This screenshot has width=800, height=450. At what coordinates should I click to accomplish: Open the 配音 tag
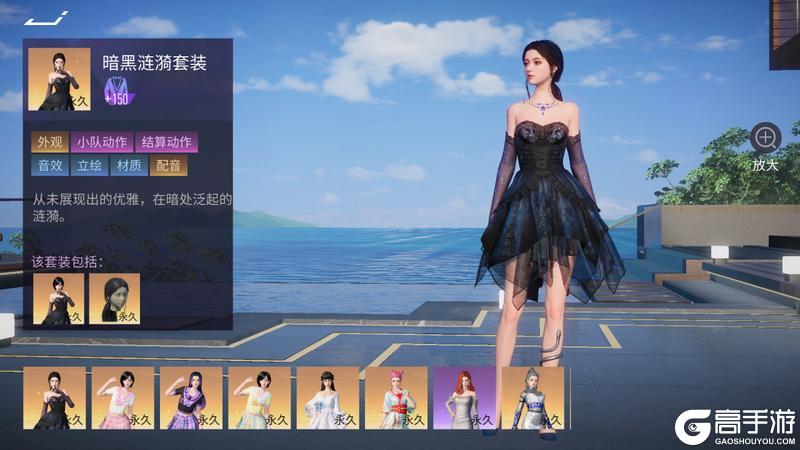point(168,165)
